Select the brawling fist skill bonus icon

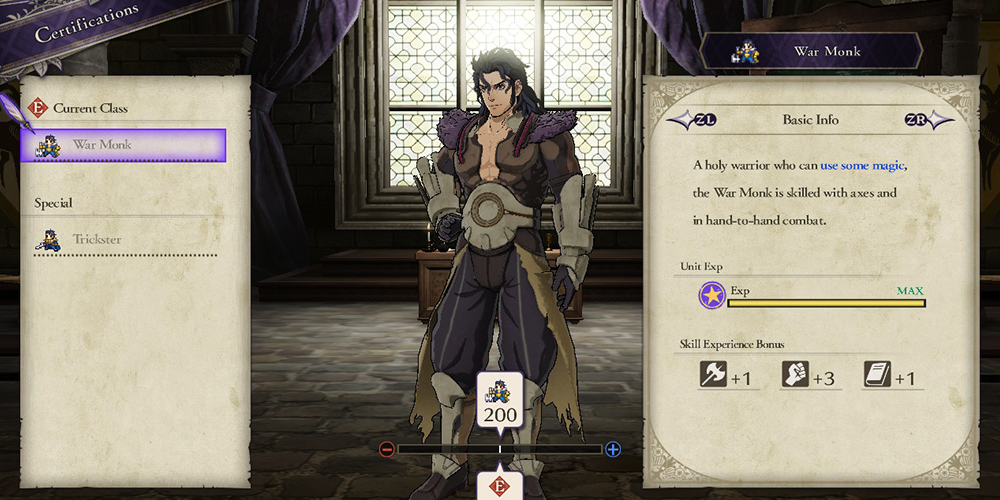pyautogui.click(x=795, y=376)
